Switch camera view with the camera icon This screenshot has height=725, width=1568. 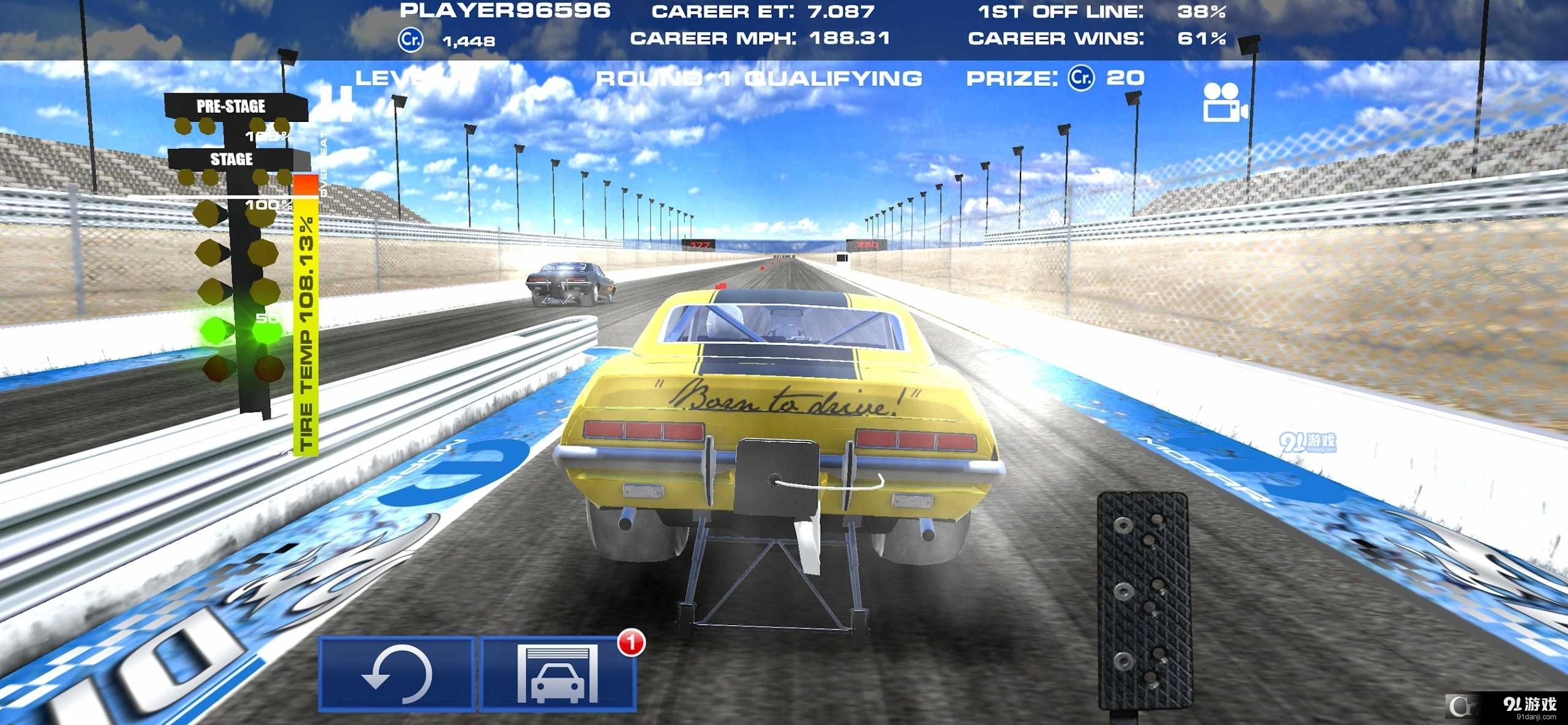1224,103
